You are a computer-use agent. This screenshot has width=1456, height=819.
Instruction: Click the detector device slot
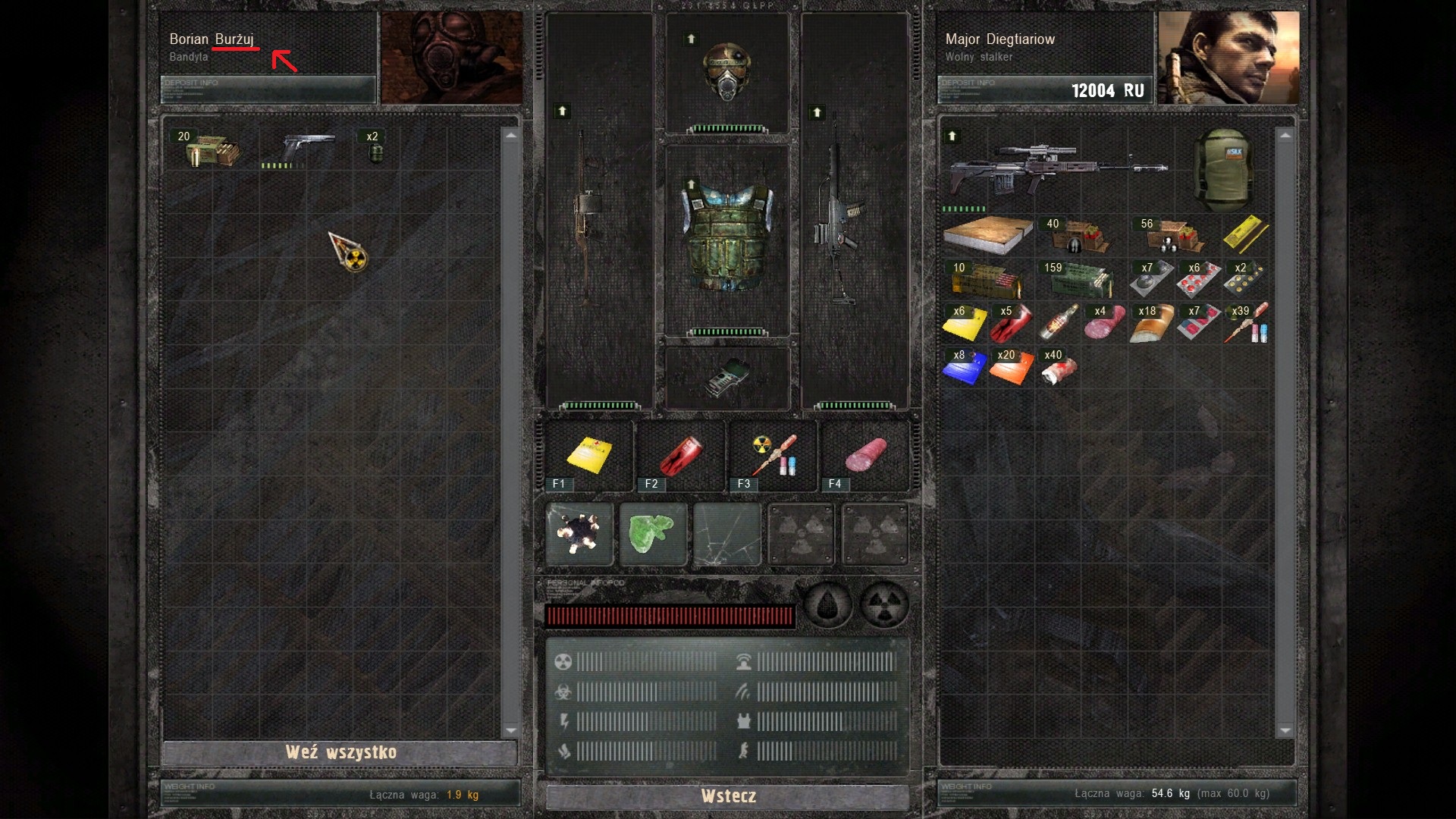click(726, 377)
